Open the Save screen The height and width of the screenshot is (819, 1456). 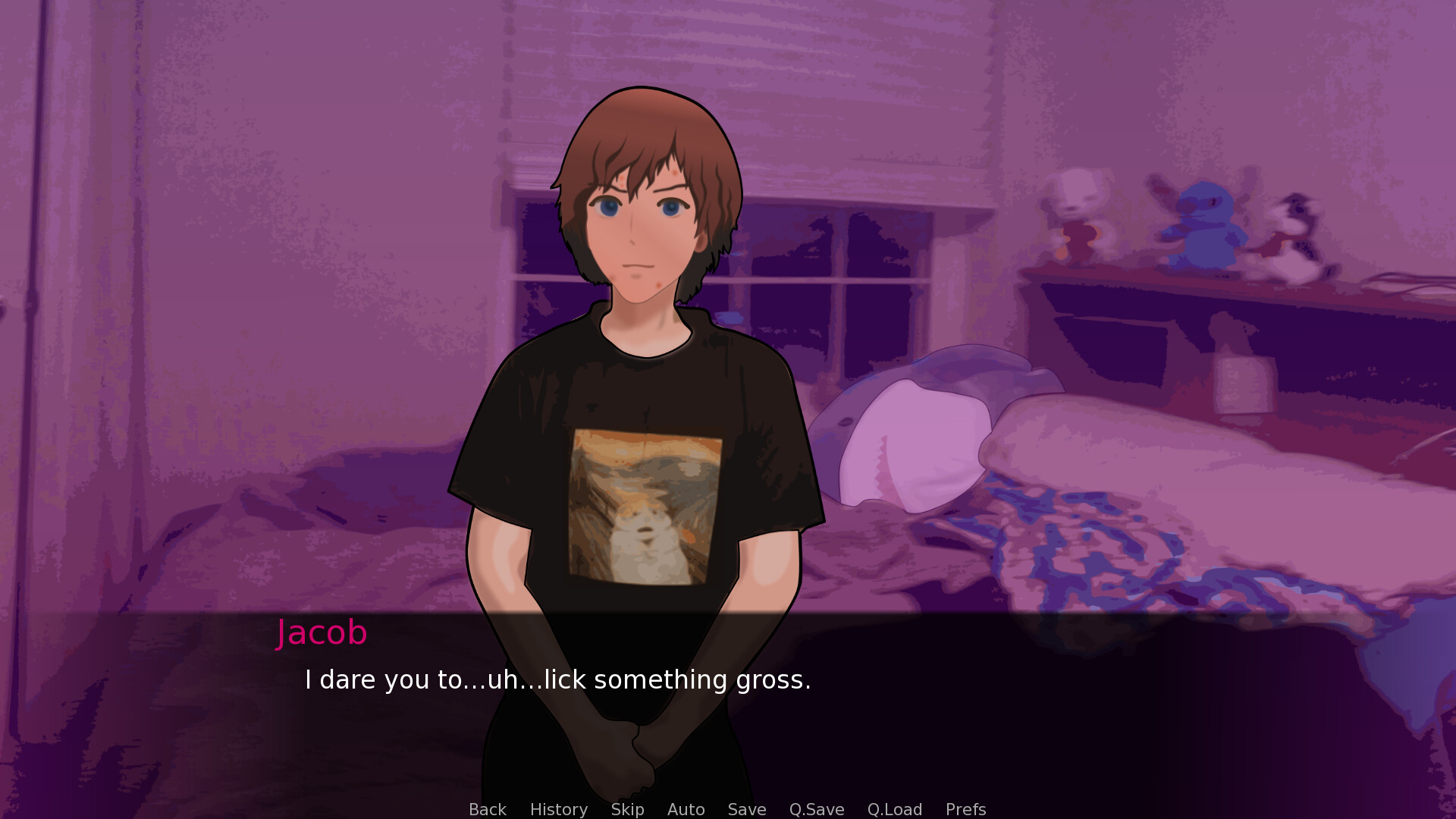point(746,809)
